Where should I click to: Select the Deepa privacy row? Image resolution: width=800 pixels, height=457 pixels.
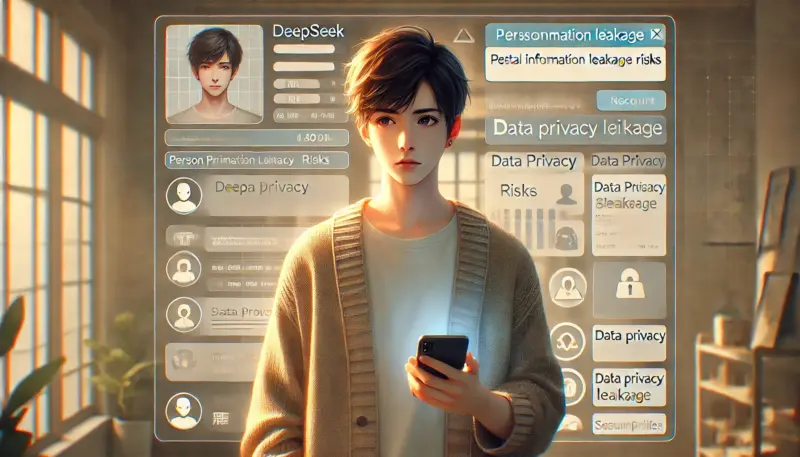click(270, 193)
